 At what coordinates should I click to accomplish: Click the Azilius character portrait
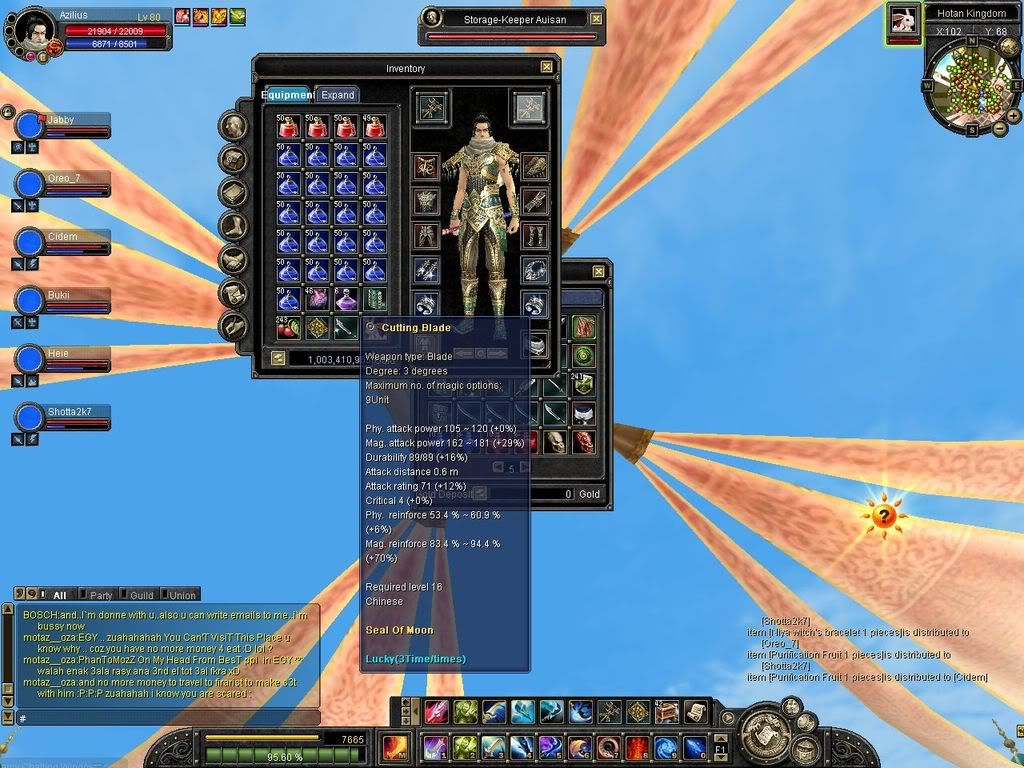[33, 28]
